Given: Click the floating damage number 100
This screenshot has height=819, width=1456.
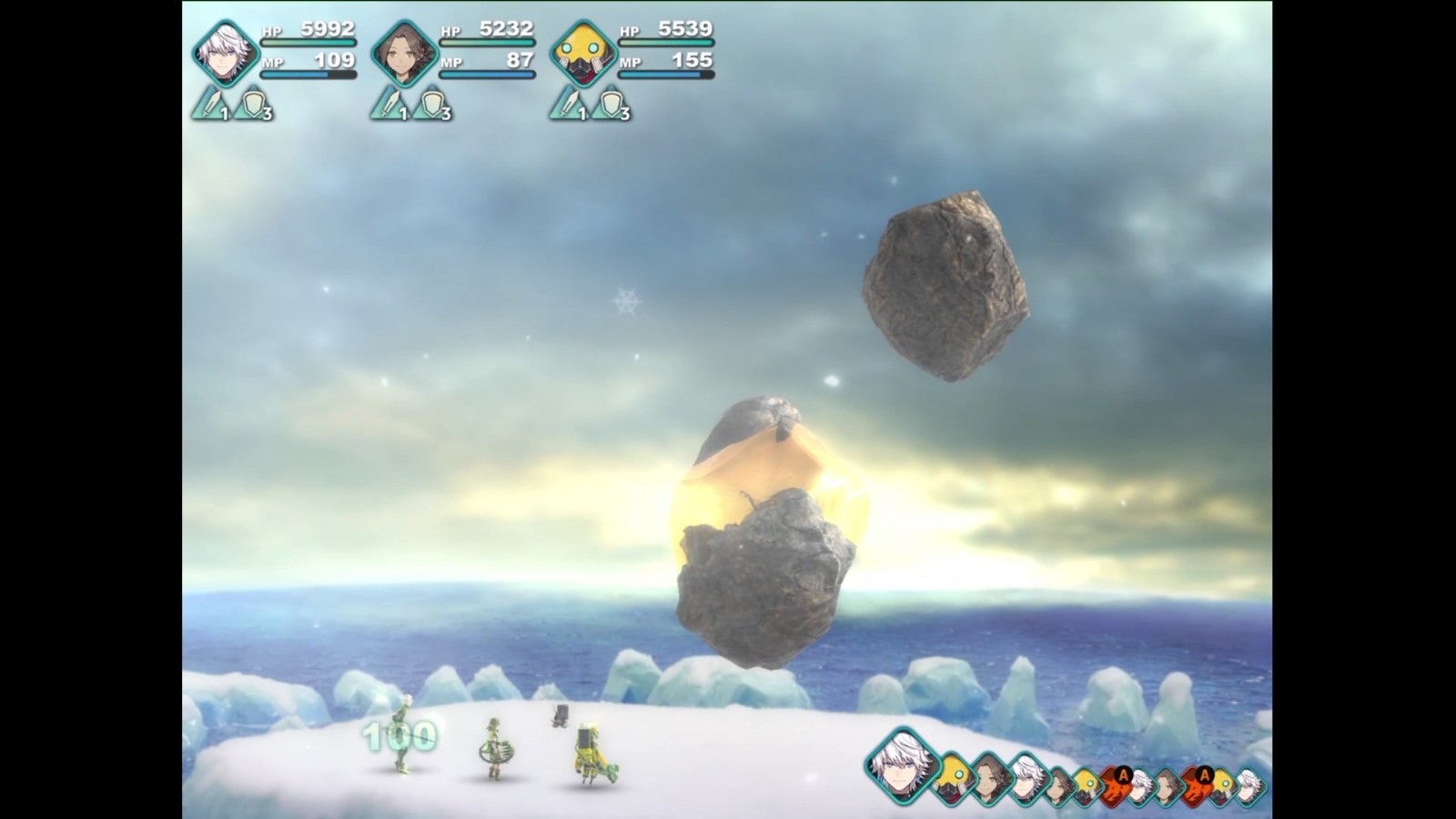Looking at the screenshot, I should tap(400, 733).
